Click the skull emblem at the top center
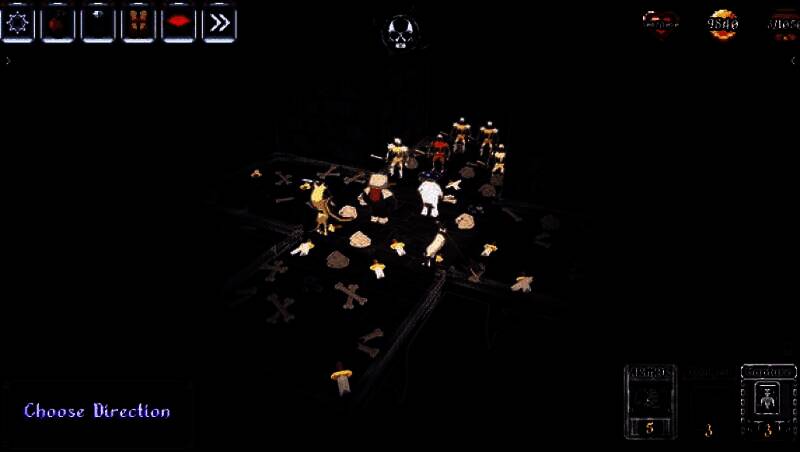The image size is (800, 452). tap(400, 31)
